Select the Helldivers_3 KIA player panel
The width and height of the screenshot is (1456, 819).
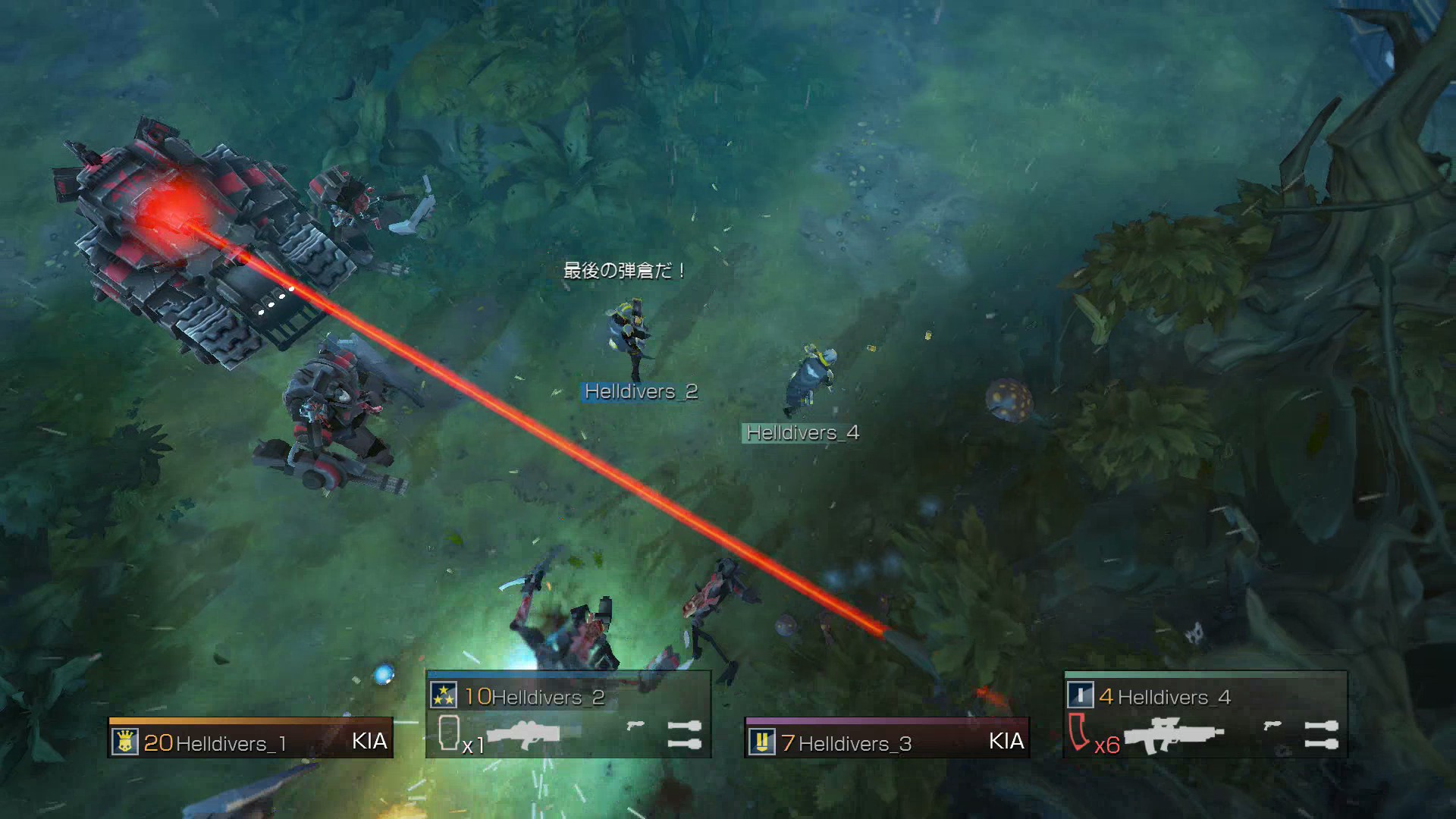click(887, 738)
